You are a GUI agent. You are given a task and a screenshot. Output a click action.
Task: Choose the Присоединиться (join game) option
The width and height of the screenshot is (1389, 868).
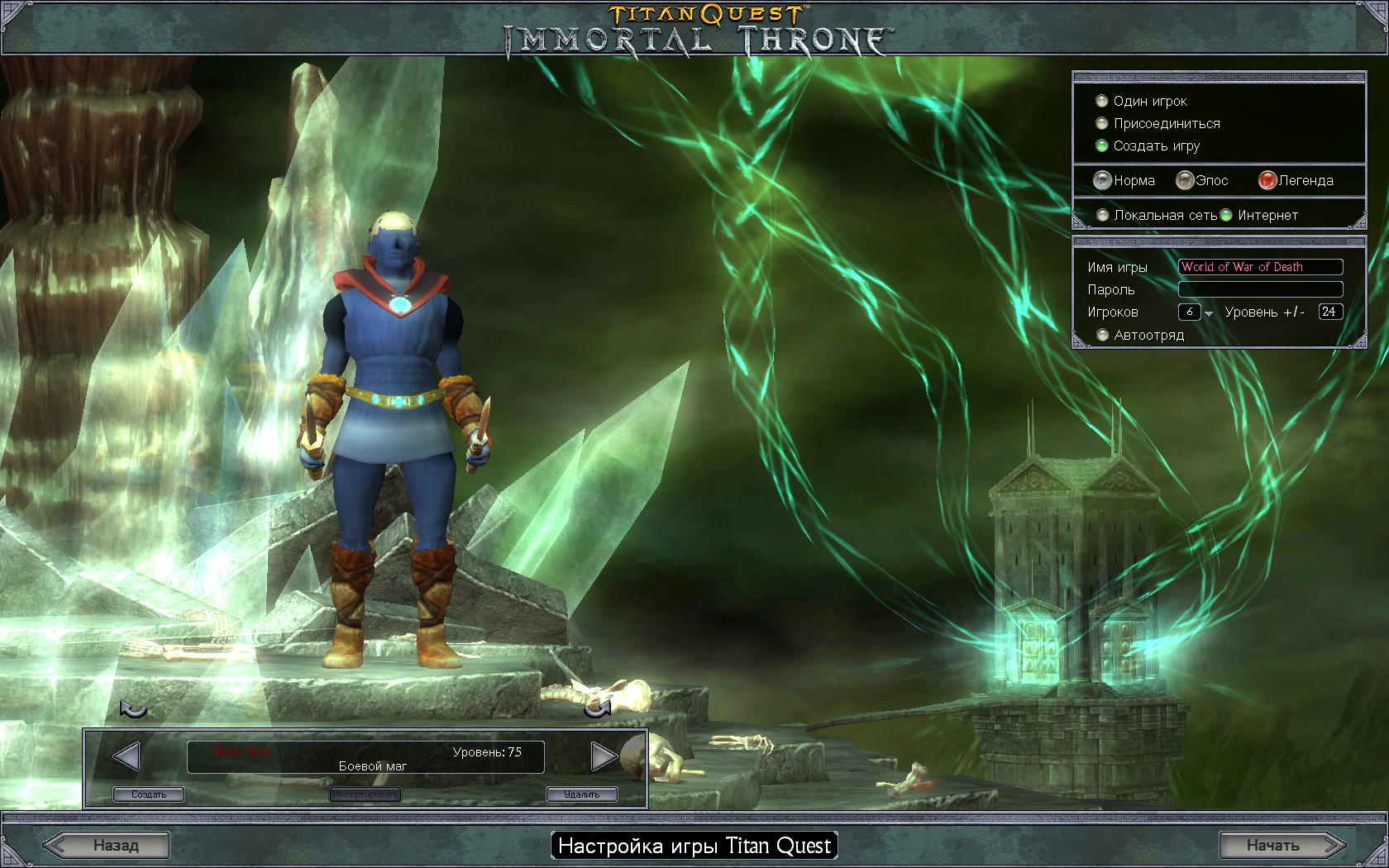tap(1102, 123)
